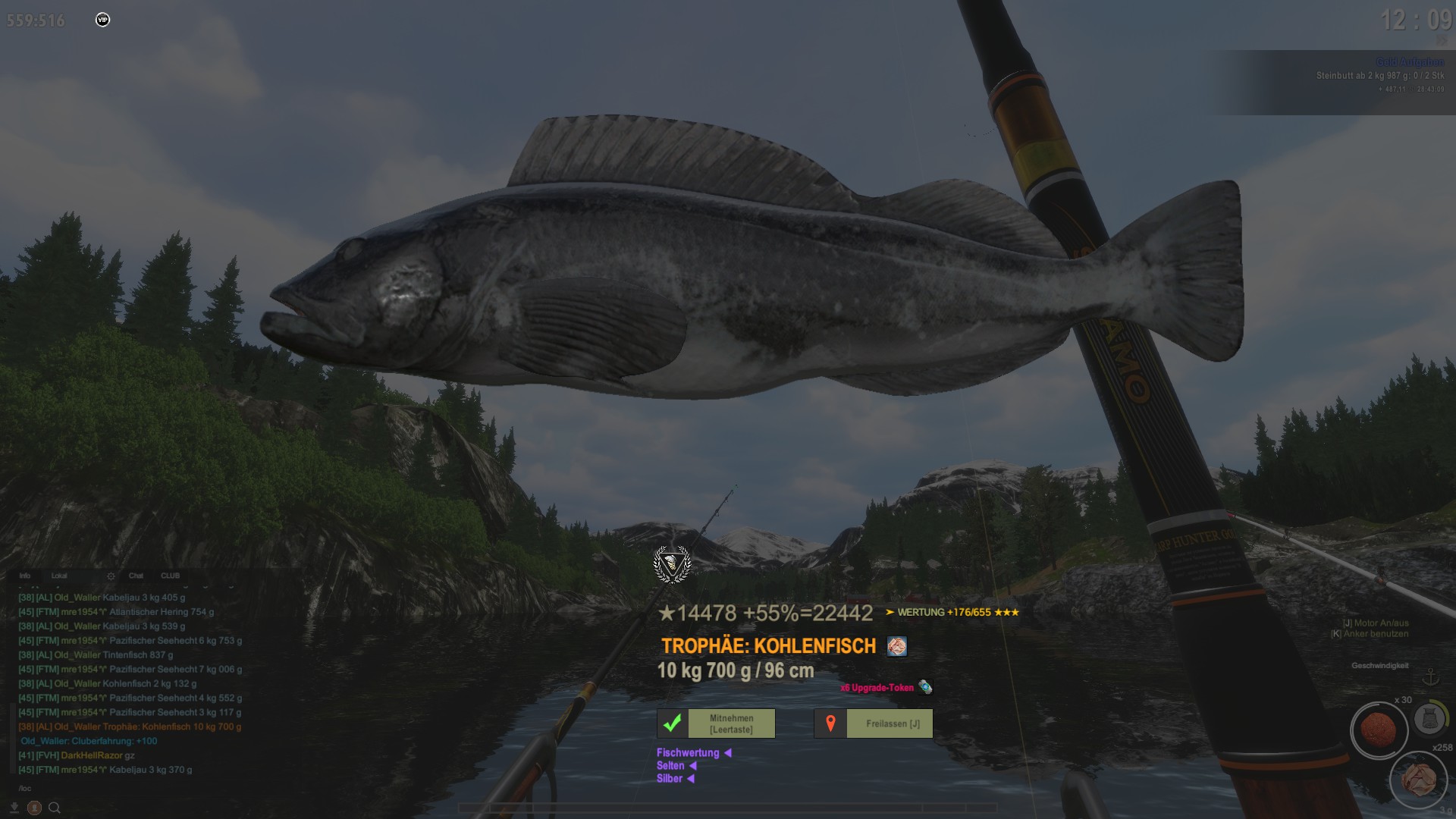Open the player profile icon below chat
The height and width of the screenshot is (819, 1456).
pos(34,808)
